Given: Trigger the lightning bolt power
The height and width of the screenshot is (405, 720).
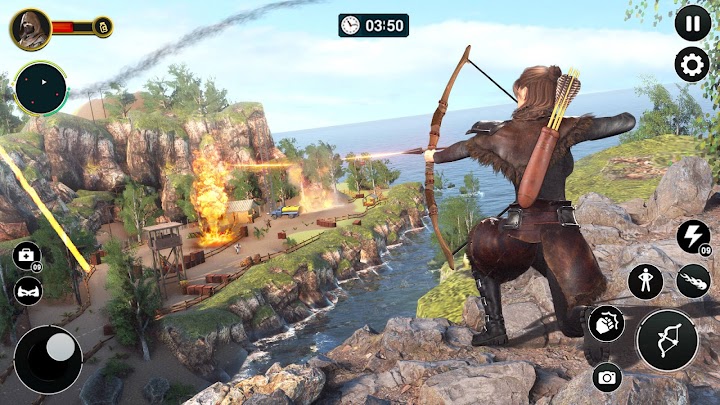Looking at the screenshot, I should click(693, 238).
